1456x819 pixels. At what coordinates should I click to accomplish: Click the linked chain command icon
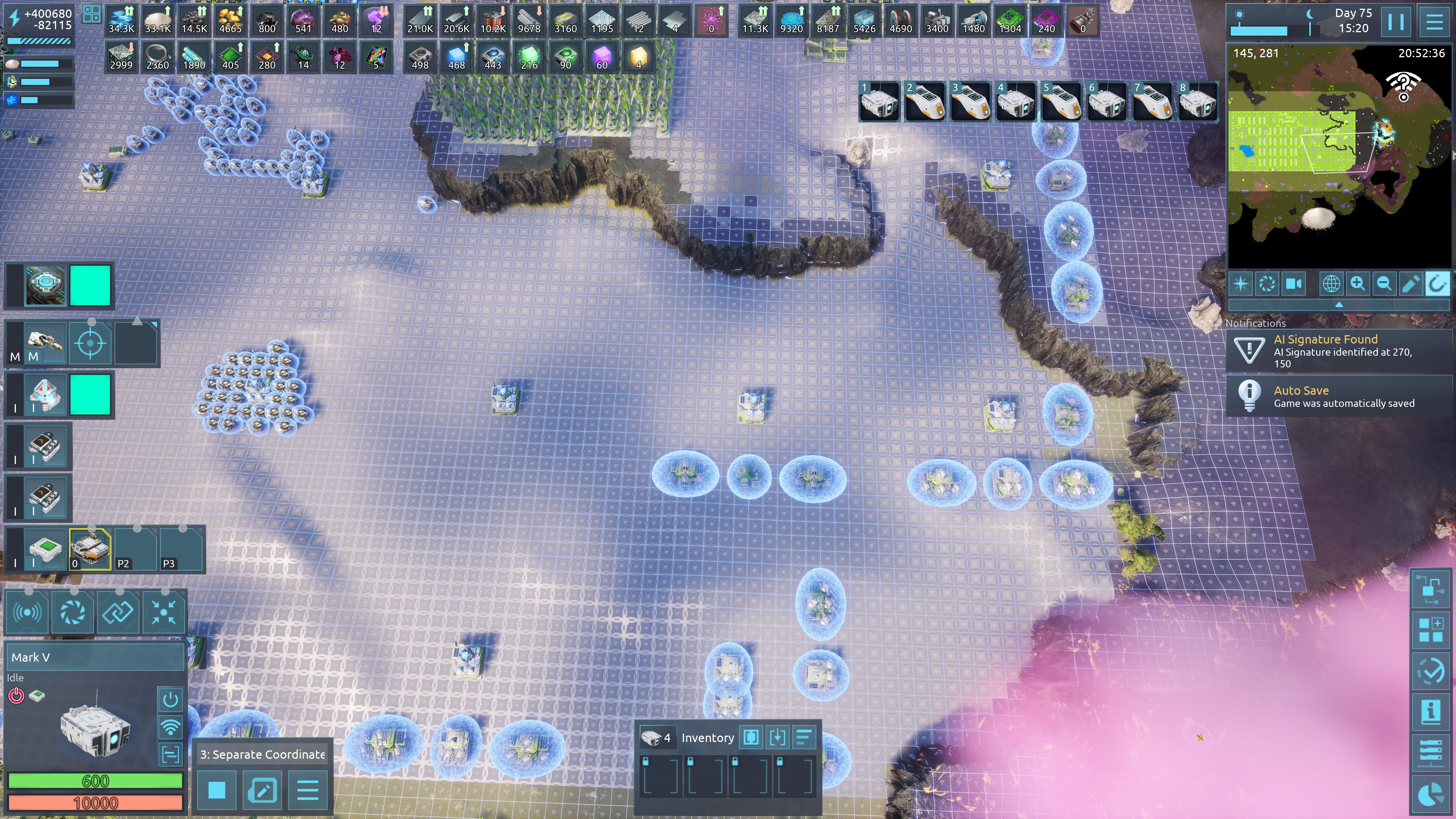(118, 612)
